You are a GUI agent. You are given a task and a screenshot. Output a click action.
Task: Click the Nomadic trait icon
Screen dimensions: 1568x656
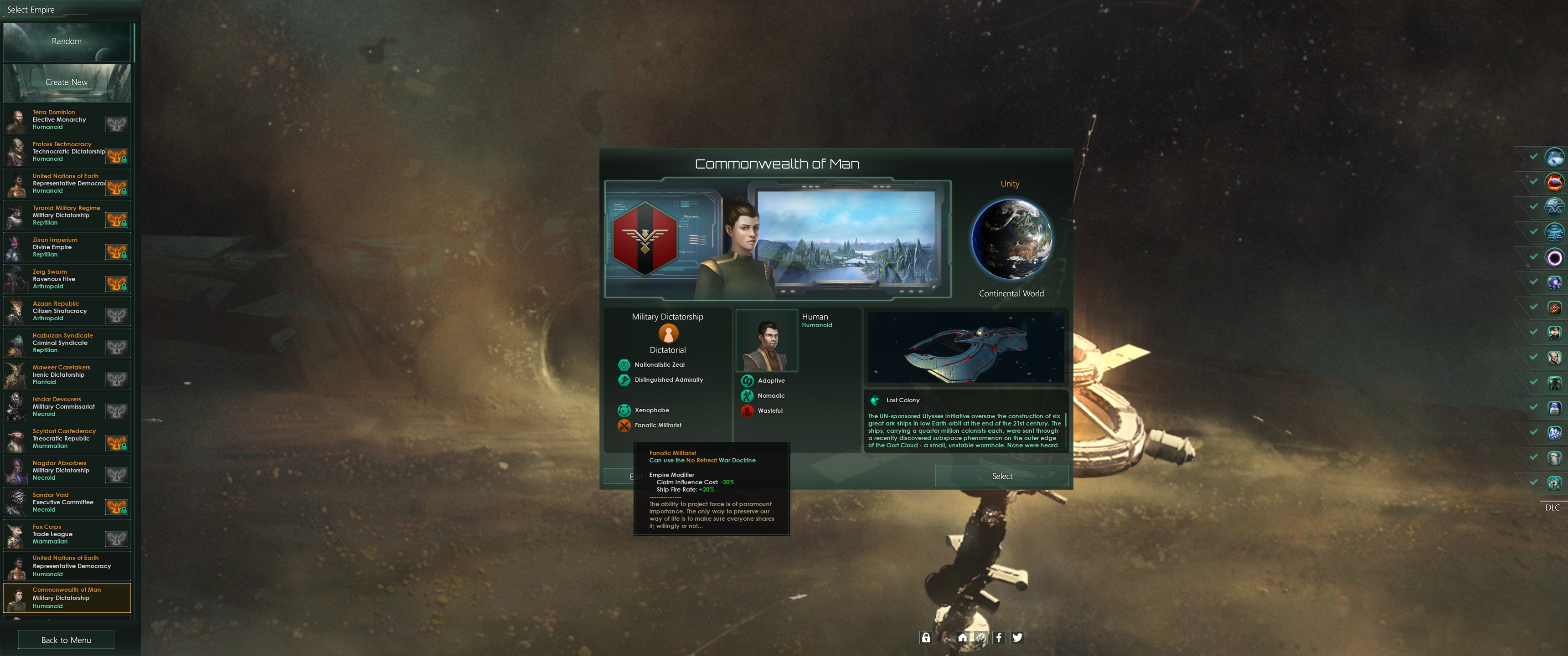747,395
